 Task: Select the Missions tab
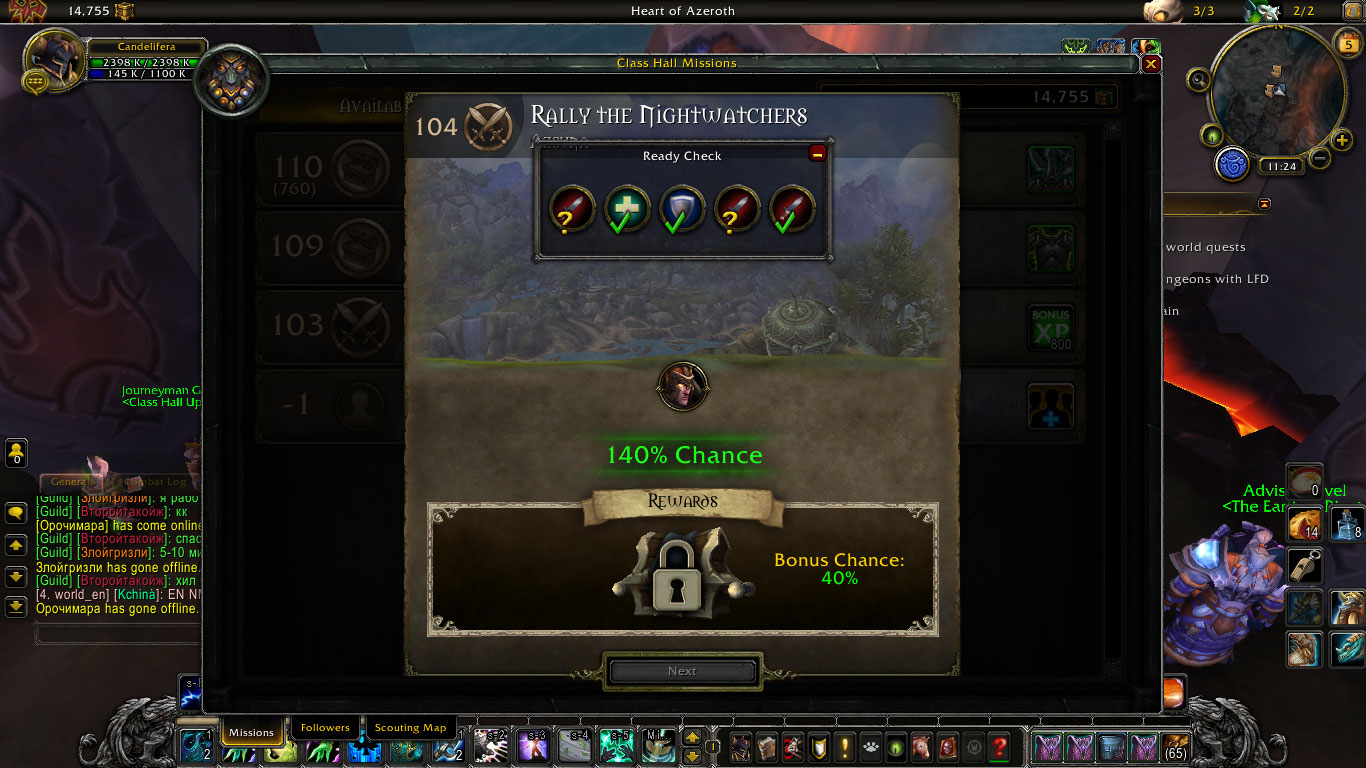(x=251, y=732)
